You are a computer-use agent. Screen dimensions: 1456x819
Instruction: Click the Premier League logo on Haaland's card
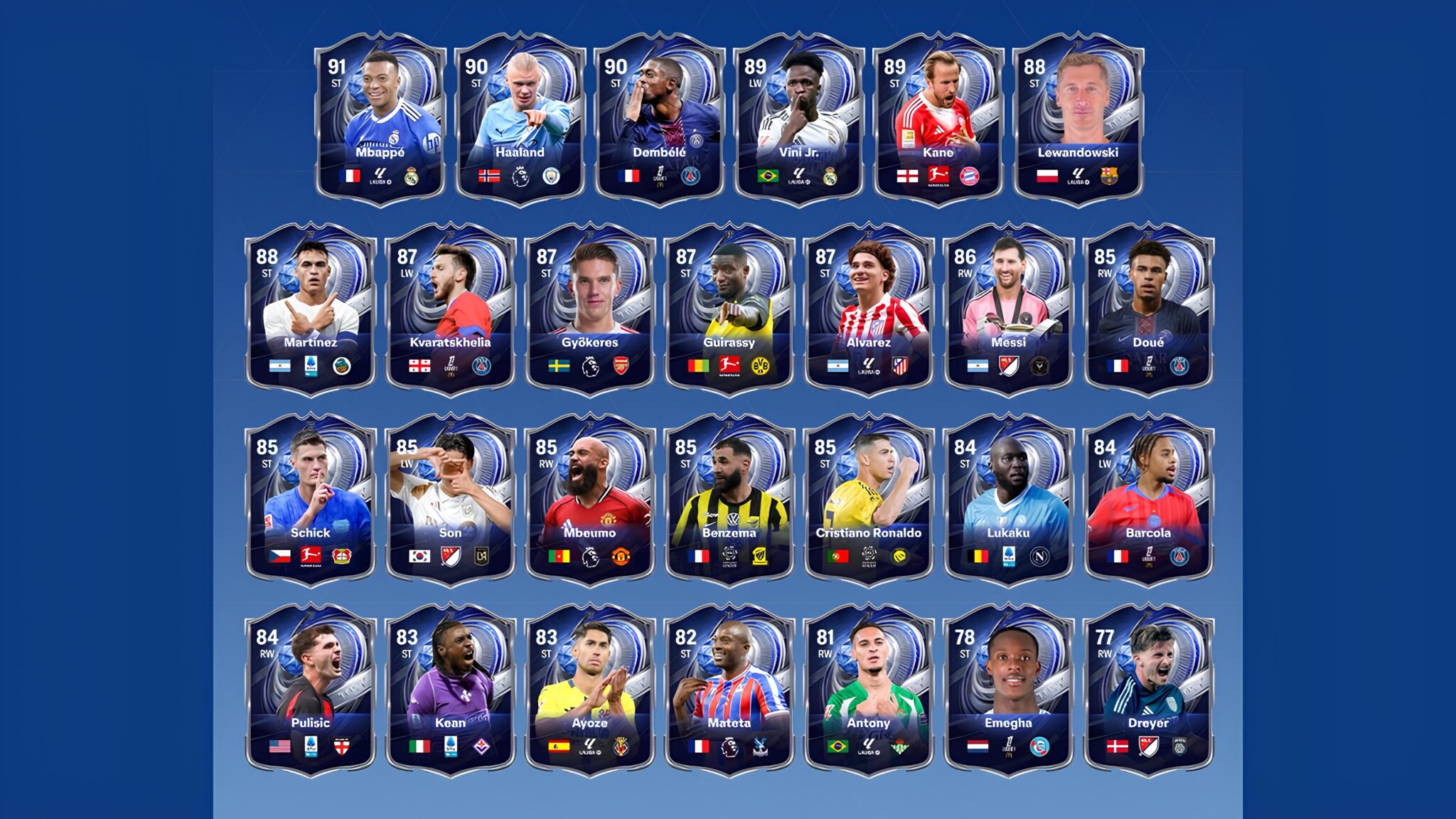[x=520, y=175]
